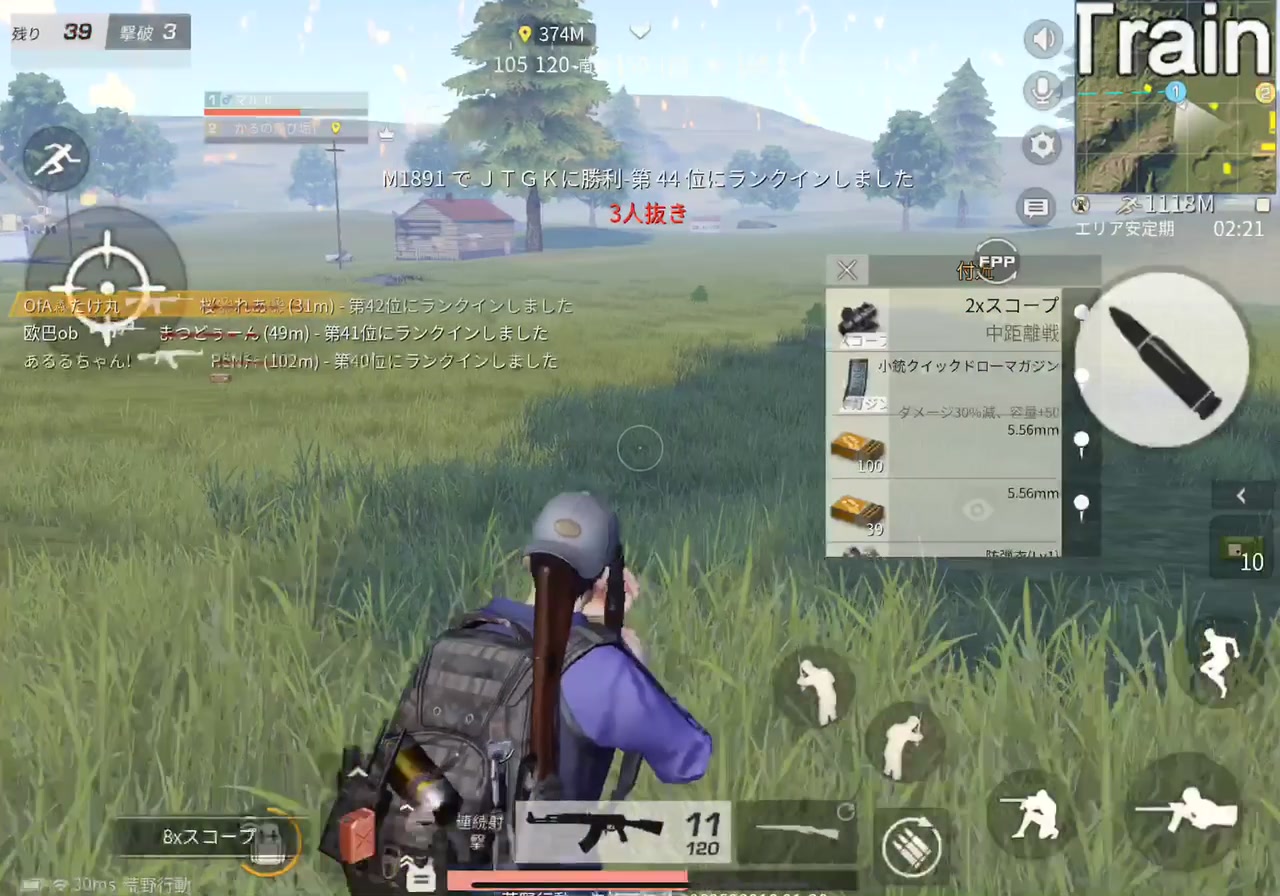Toggle the FPP camera mode button
The width and height of the screenshot is (1280, 896).
pyautogui.click(x=996, y=262)
